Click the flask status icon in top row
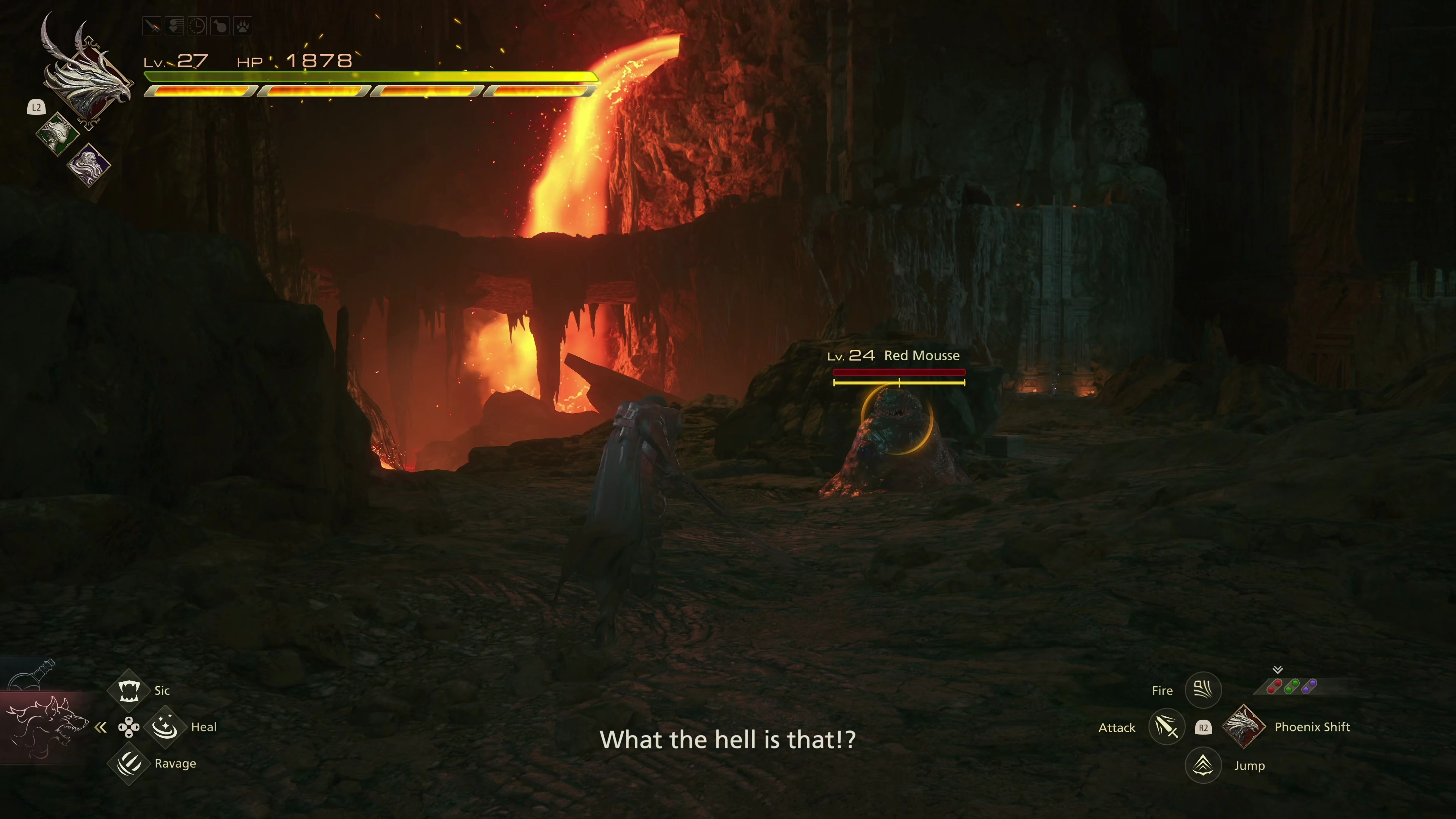Viewport: 1456px width, 819px height. (x=220, y=26)
